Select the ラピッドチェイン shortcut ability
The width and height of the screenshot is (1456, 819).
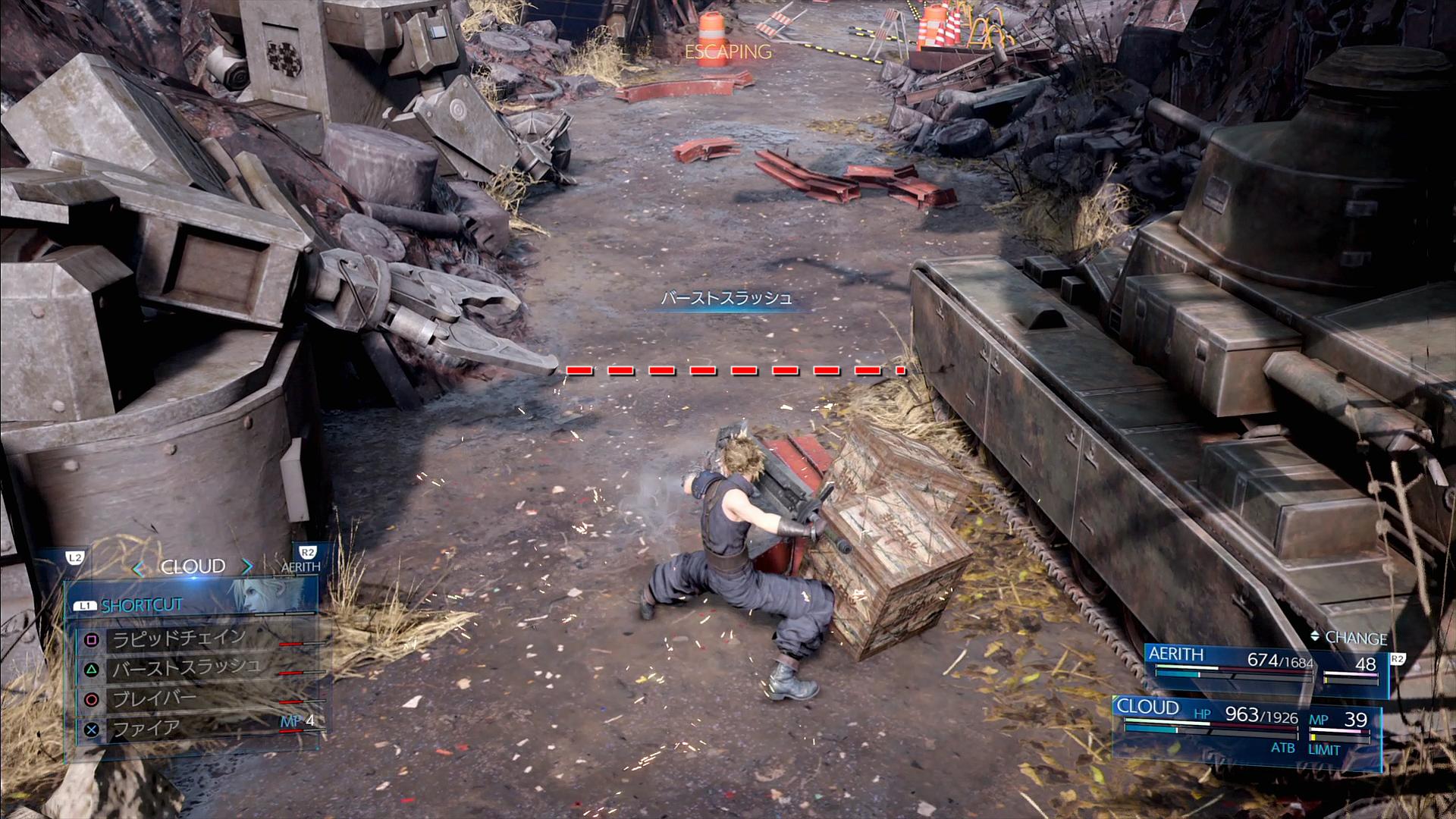pyautogui.click(x=180, y=639)
